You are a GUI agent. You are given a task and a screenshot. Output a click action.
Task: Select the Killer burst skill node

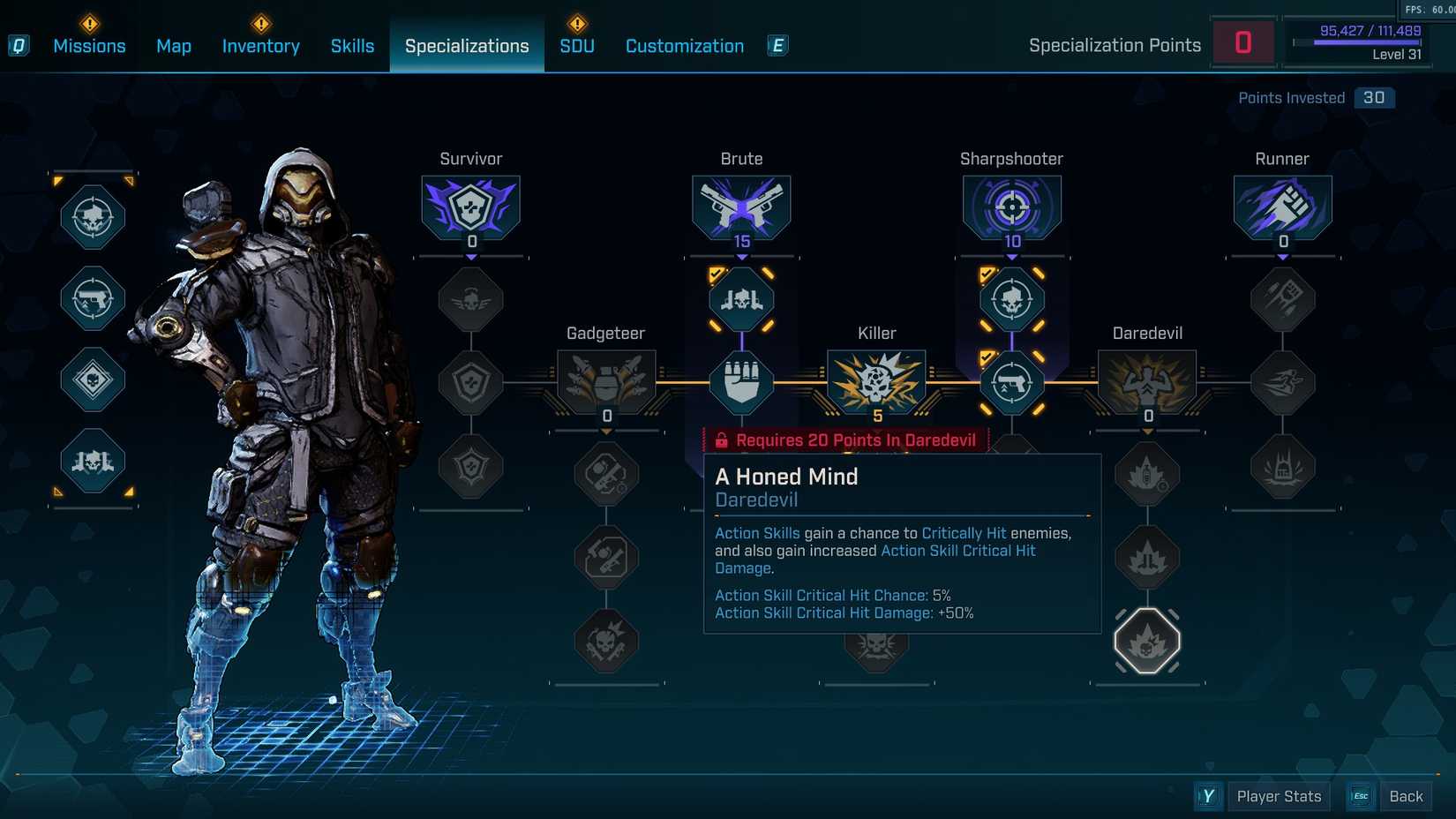tap(875, 382)
